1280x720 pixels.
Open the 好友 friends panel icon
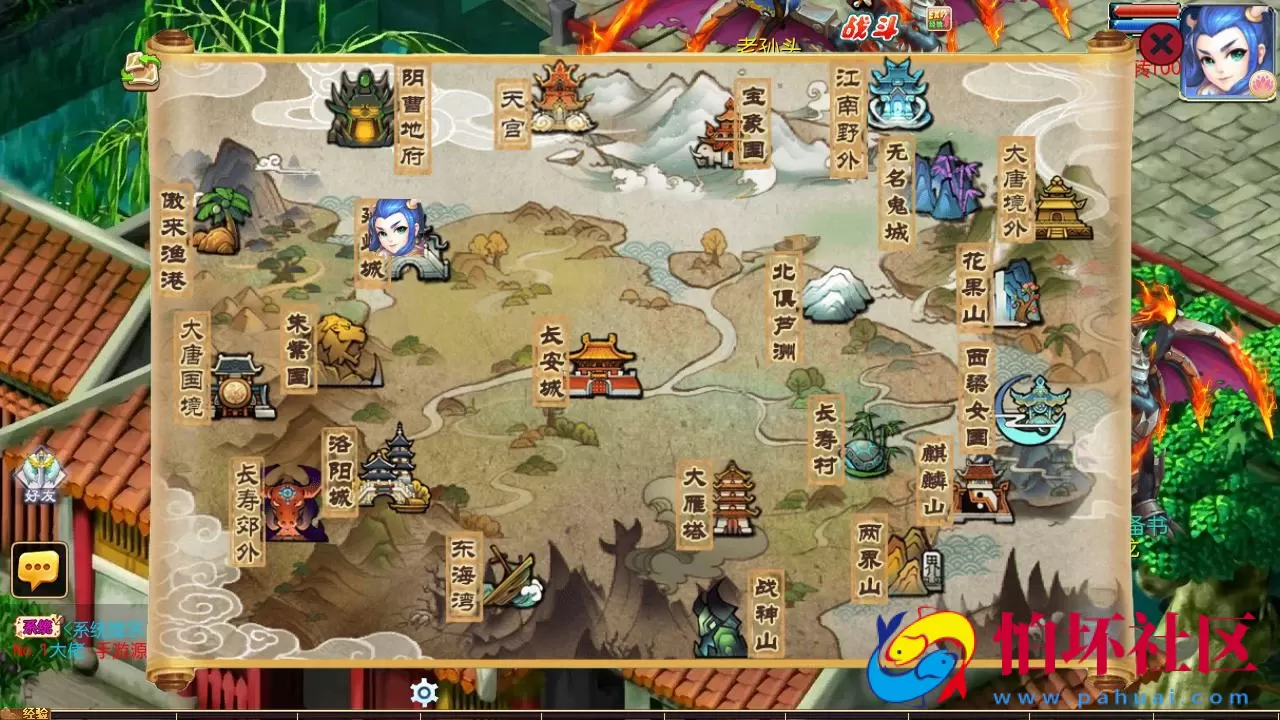click(40, 470)
